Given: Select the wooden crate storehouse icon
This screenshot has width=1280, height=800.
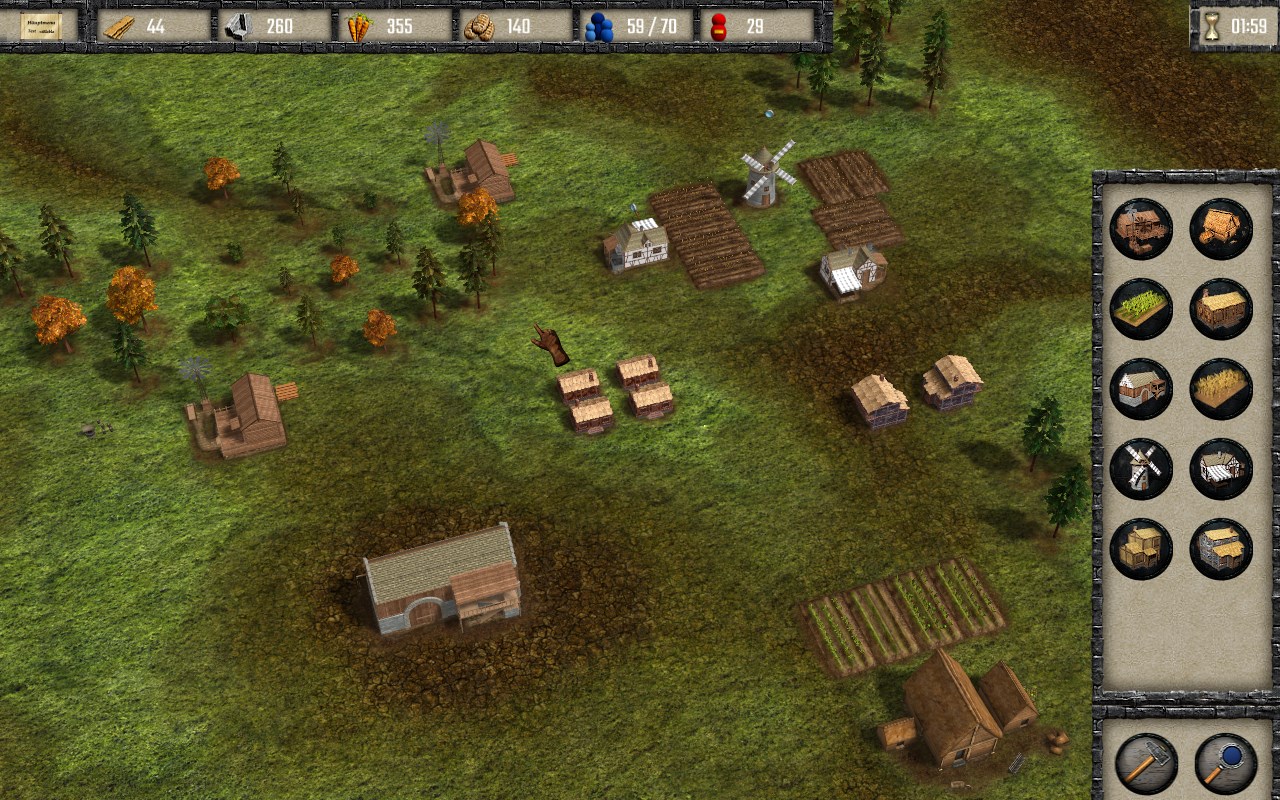Looking at the screenshot, I should pos(1141,549).
